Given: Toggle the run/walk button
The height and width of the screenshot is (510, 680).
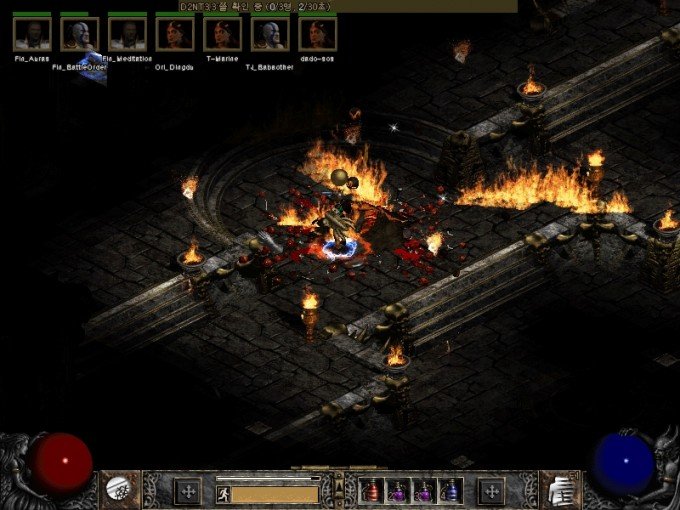Looking at the screenshot, I should point(223,492).
